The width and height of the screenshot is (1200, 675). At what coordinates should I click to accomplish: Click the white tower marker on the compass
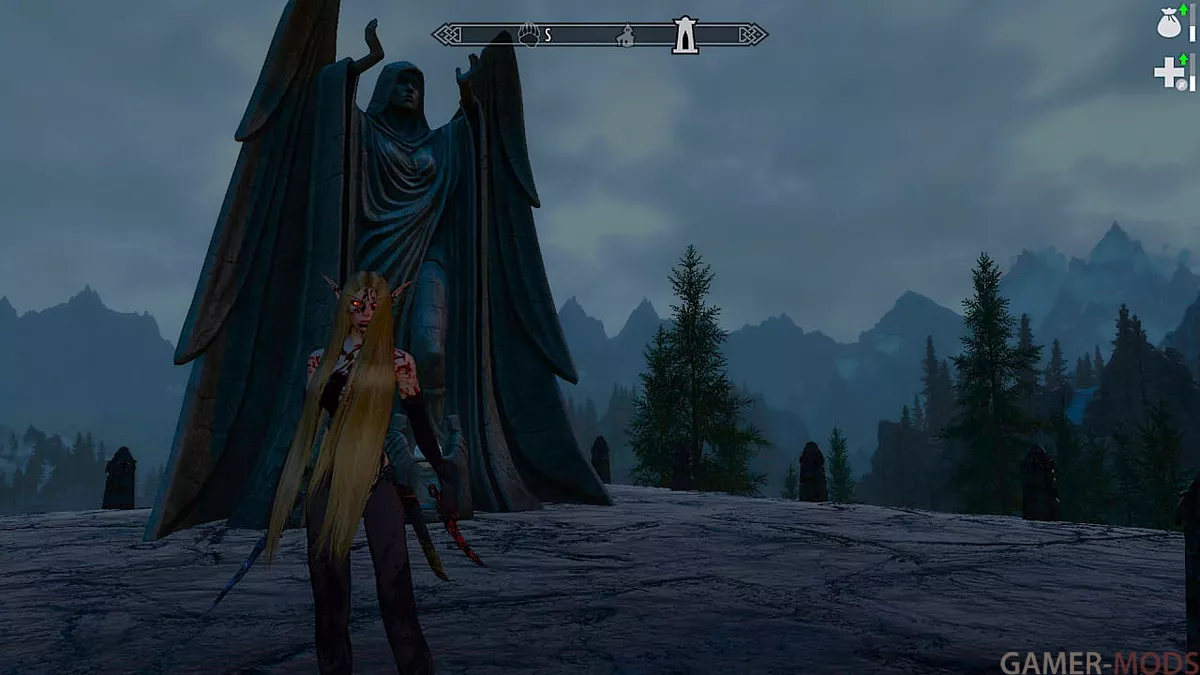click(685, 34)
